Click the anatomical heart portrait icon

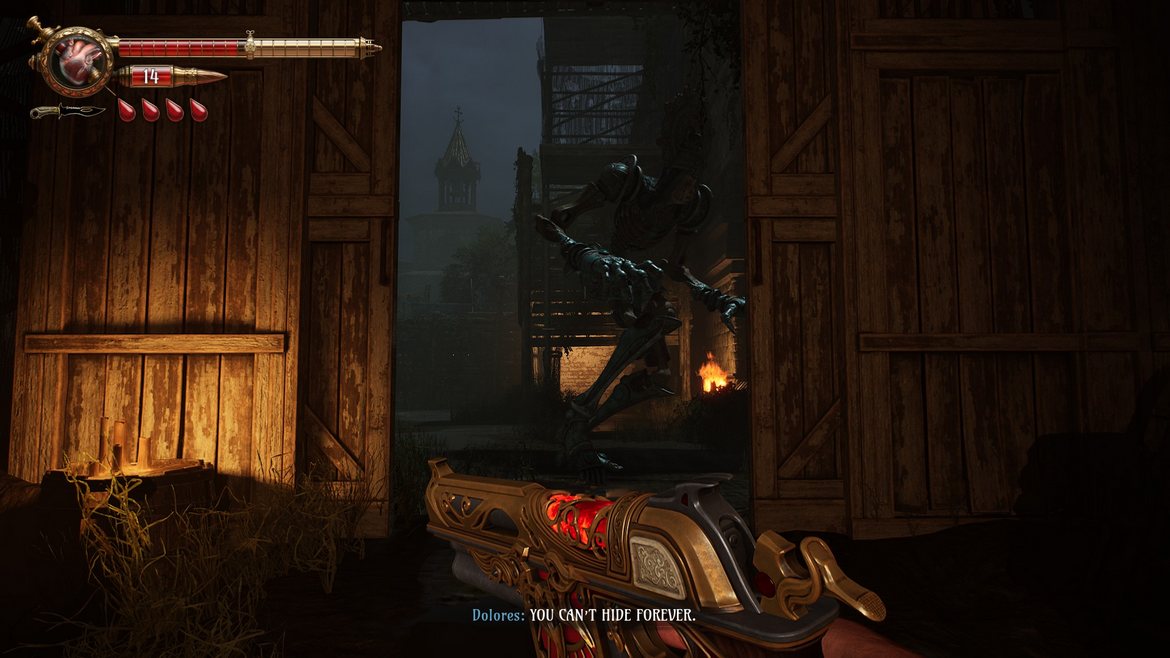click(71, 57)
